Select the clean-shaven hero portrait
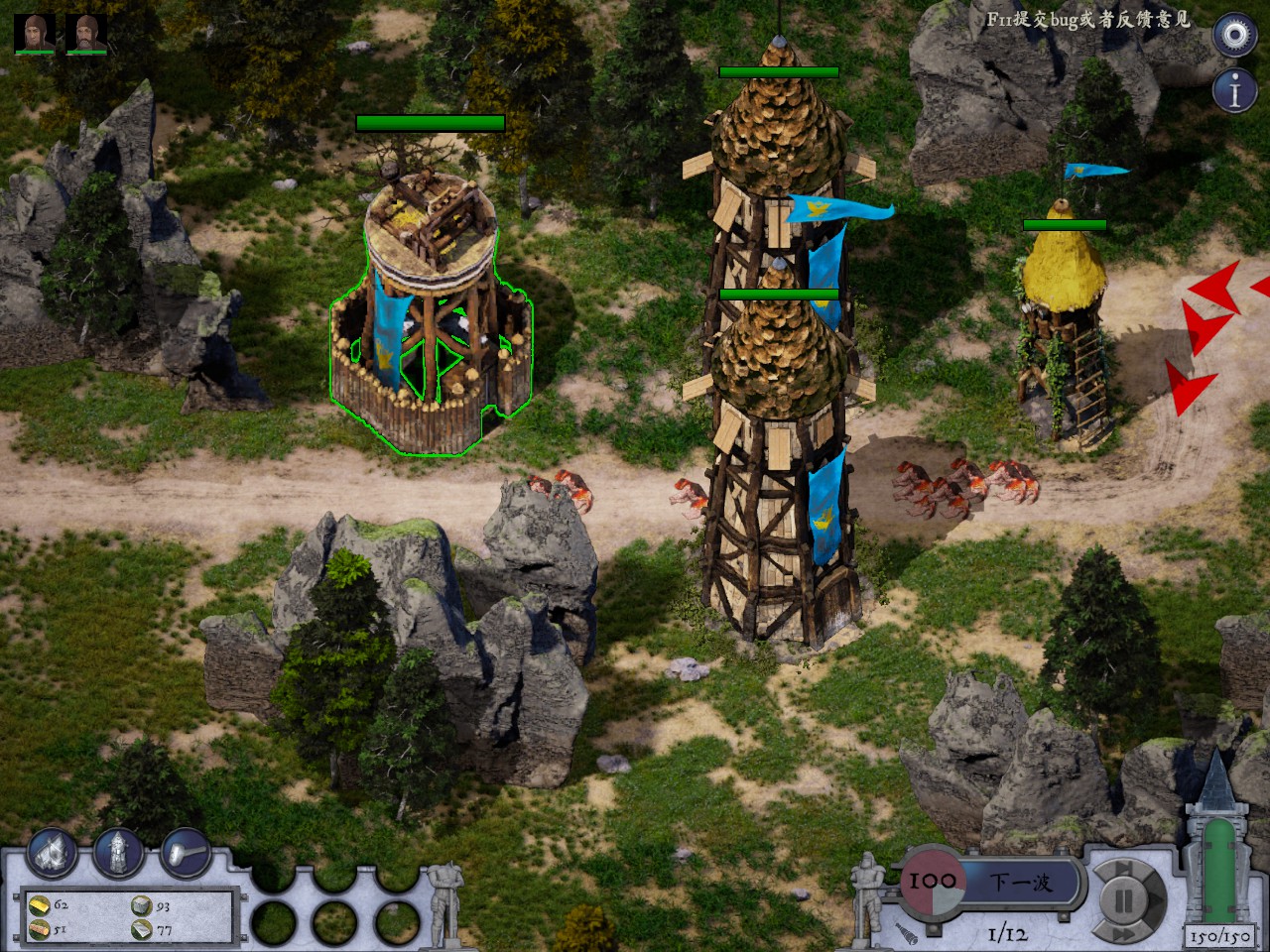Viewport: 1270px width, 952px height. [34, 33]
